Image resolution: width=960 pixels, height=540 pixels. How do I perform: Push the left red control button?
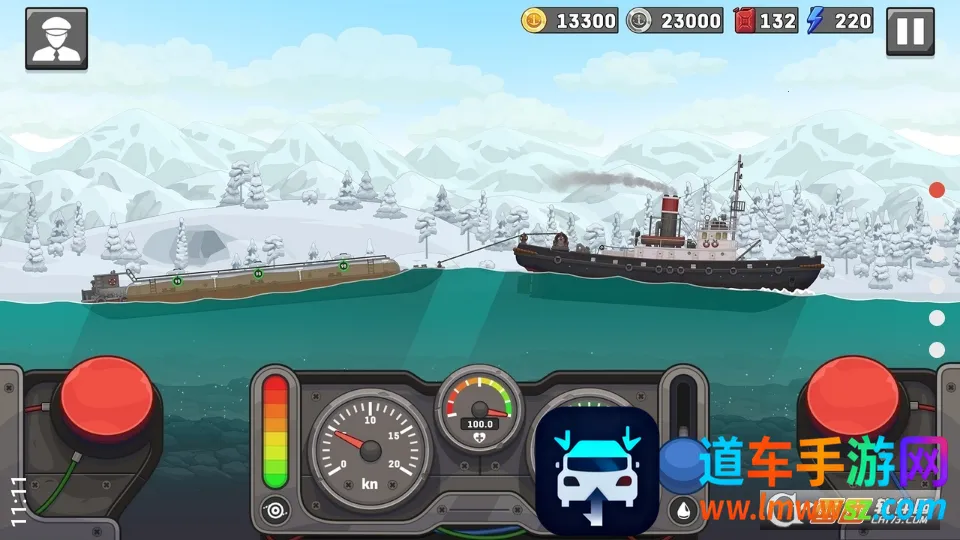click(x=105, y=398)
